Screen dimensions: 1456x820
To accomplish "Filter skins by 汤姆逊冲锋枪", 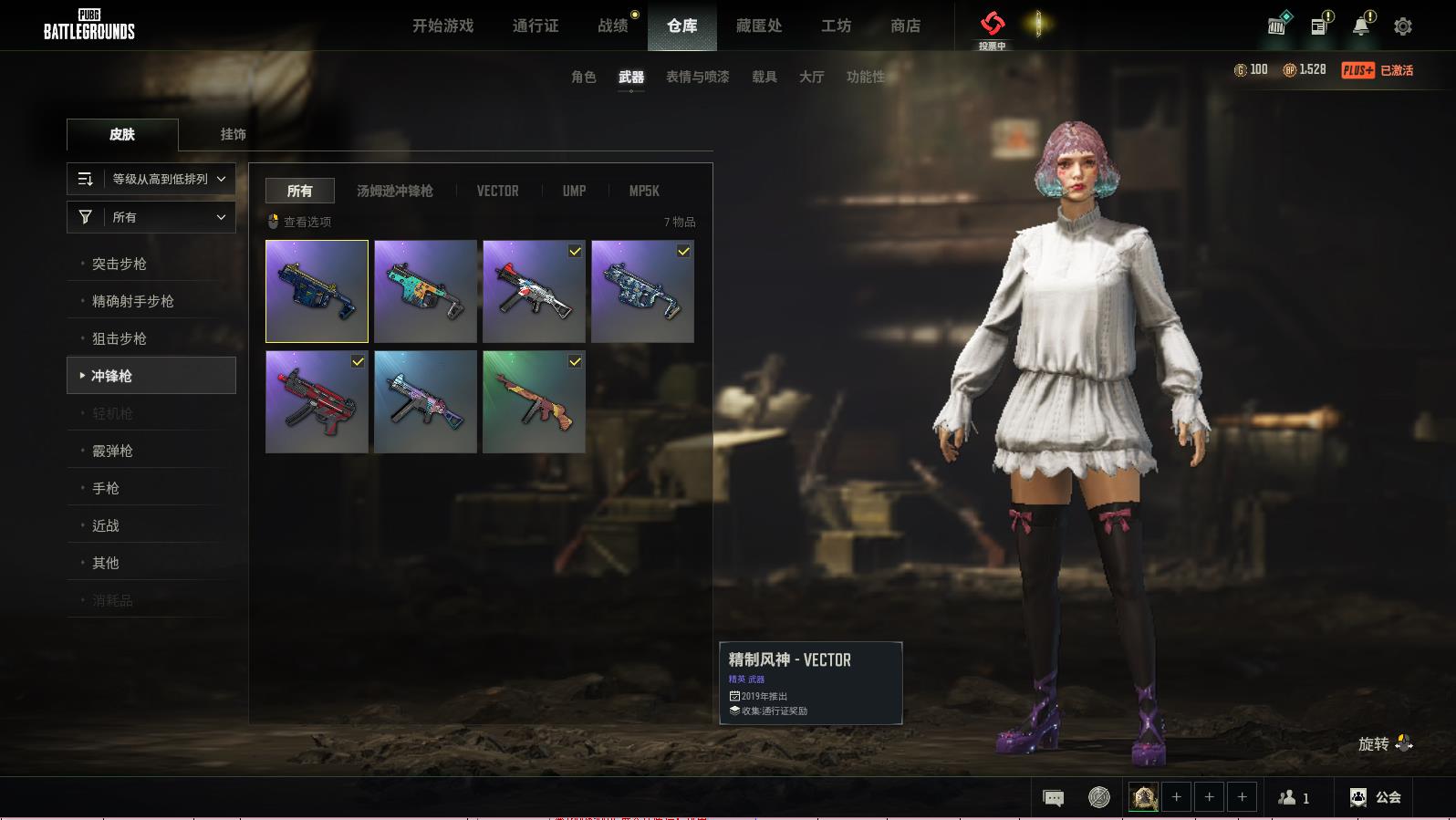I will pyautogui.click(x=395, y=191).
